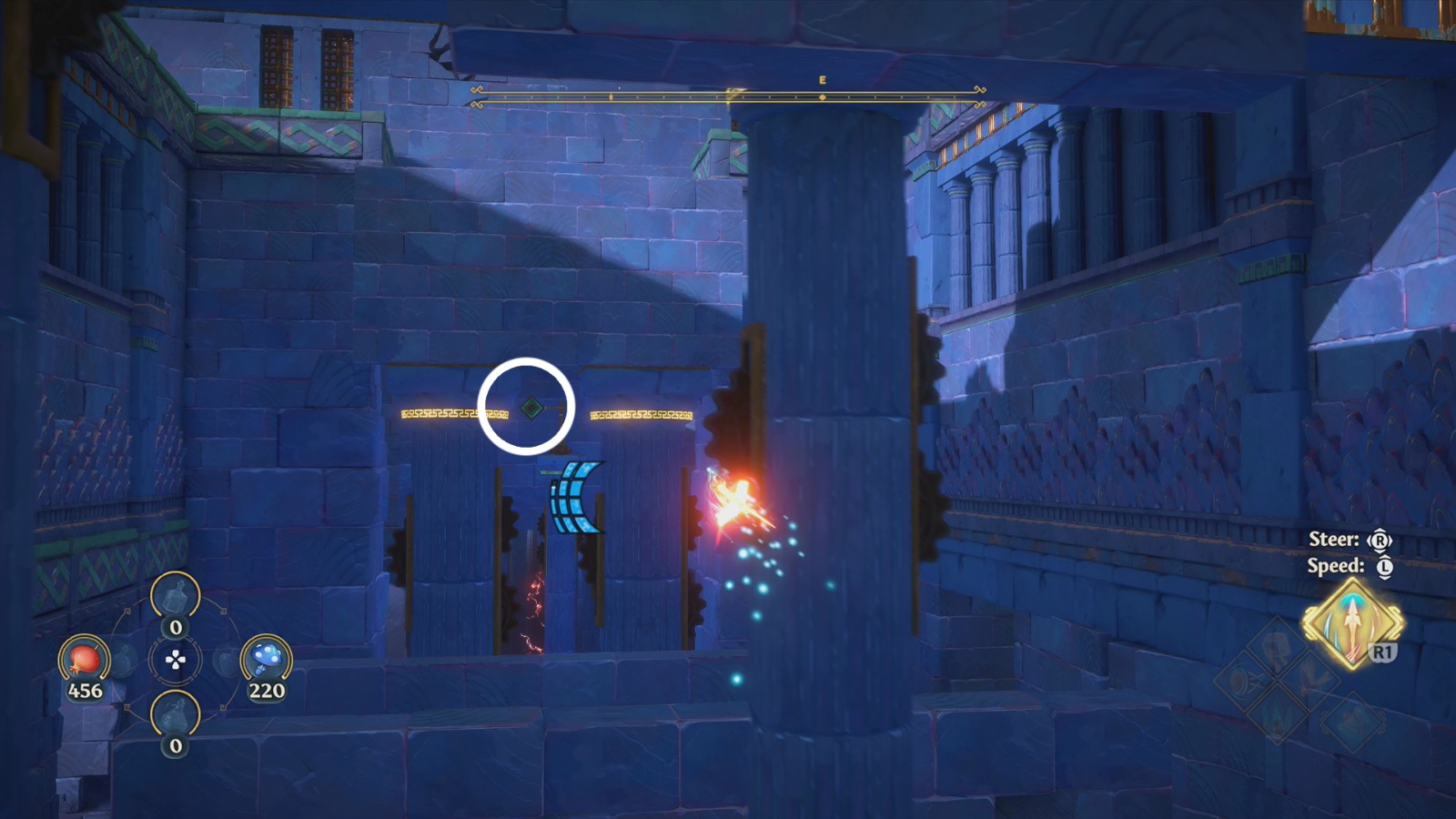
Task: Click the Speed label text
Action: coord(1337,565)
